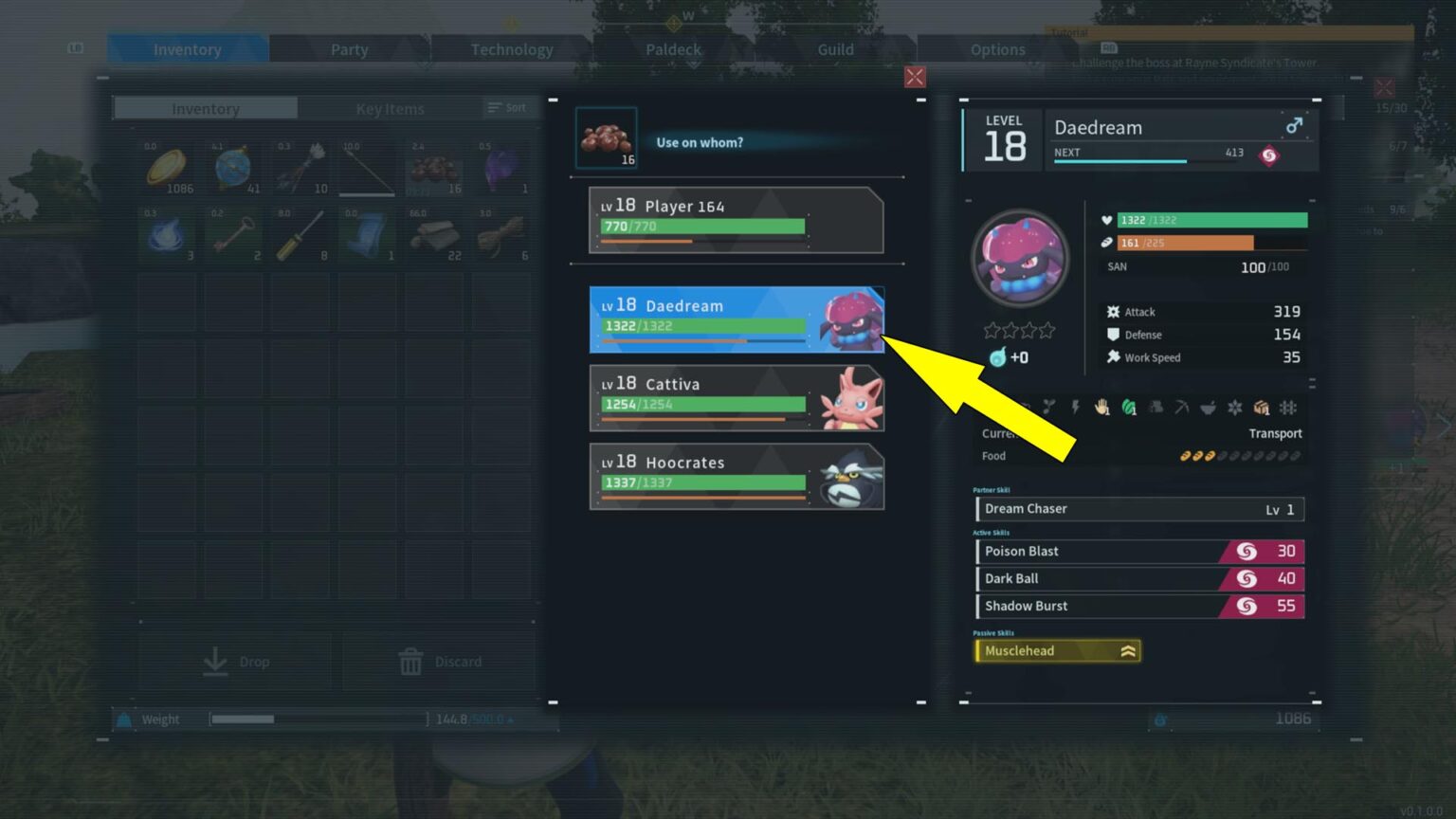Show the Key Items list
The width and height of the screenshot is (1456, 819).
coord(390,109)
